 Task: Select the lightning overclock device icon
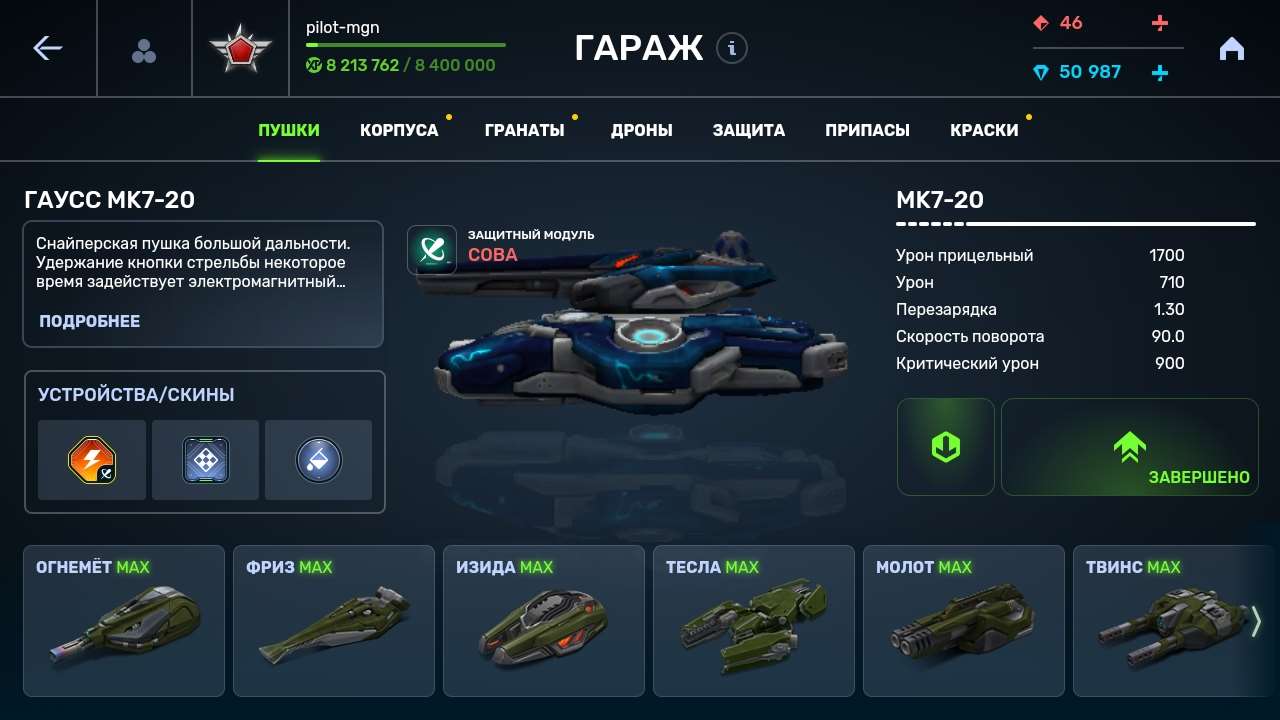tap(91, 461)
